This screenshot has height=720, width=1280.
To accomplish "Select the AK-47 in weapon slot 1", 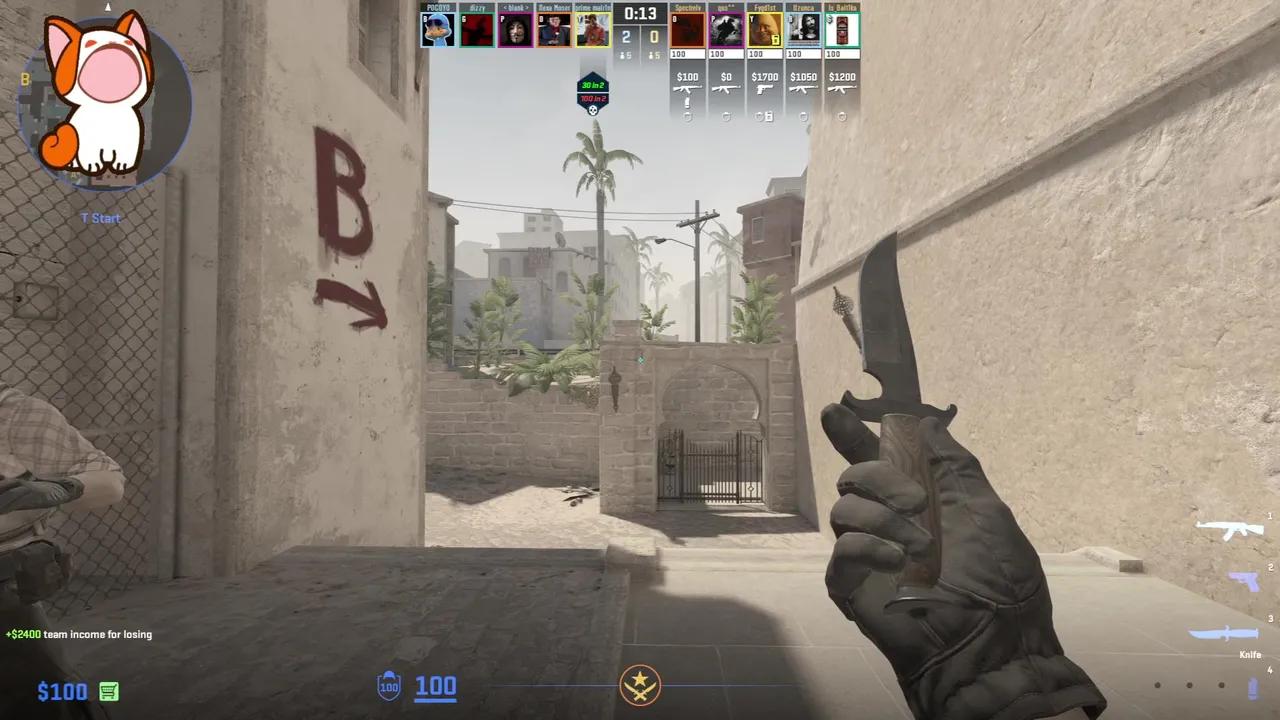I will click(x=1230, y=528).
